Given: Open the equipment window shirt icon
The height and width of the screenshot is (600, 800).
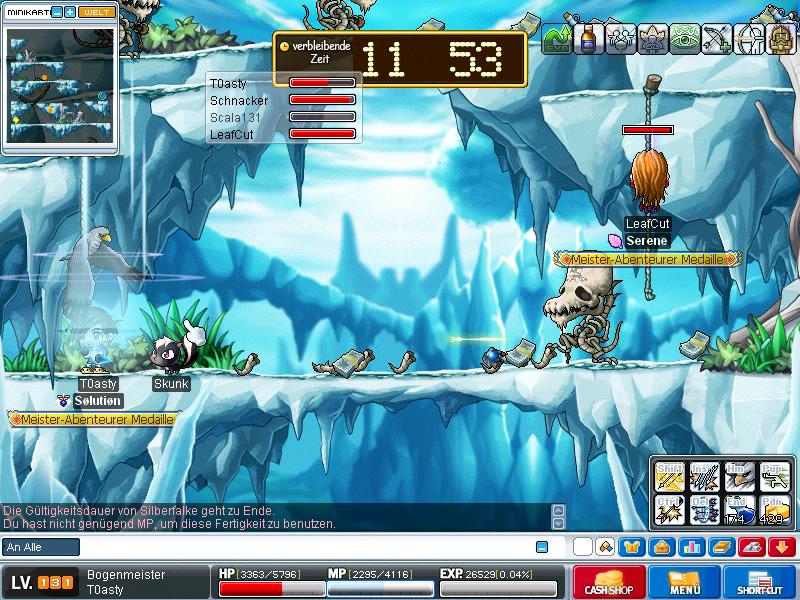Looking at the screenshot, I should coord(632,547).
